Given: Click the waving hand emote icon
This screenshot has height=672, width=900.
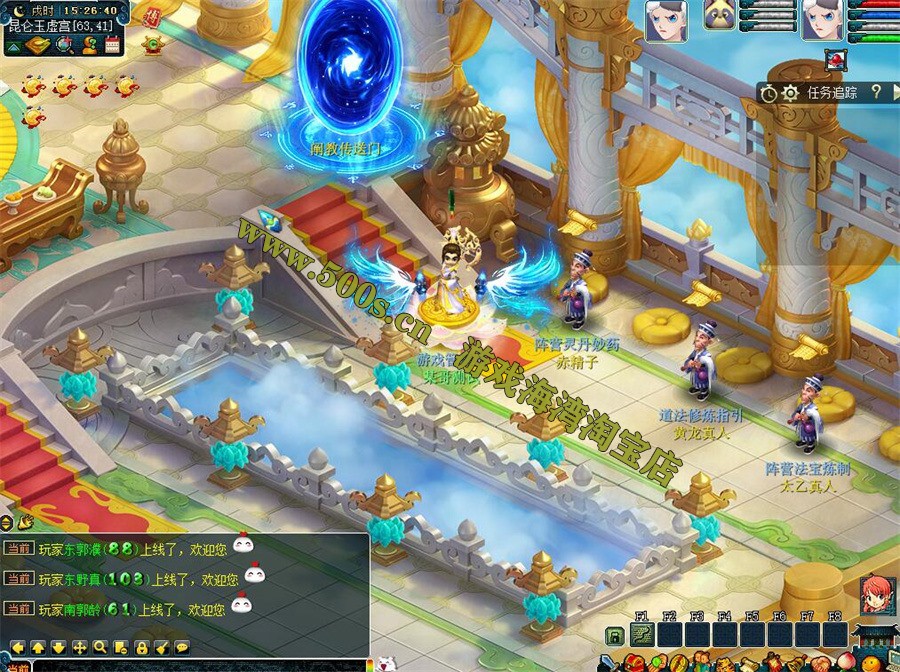Looking at the screenshot, I should (25, 522).
